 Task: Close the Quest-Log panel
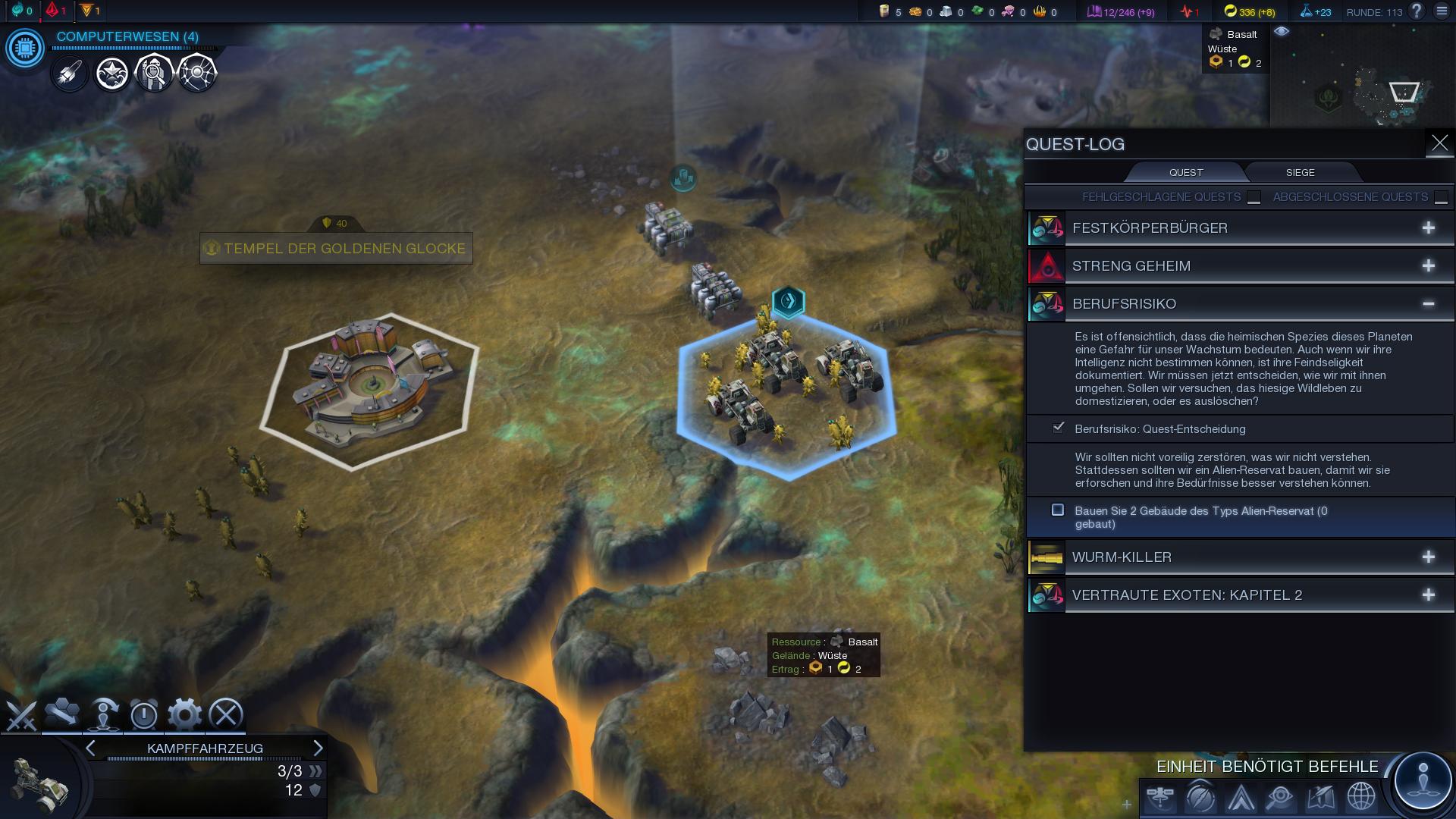pyautogui.click(x=1439, y=143)
